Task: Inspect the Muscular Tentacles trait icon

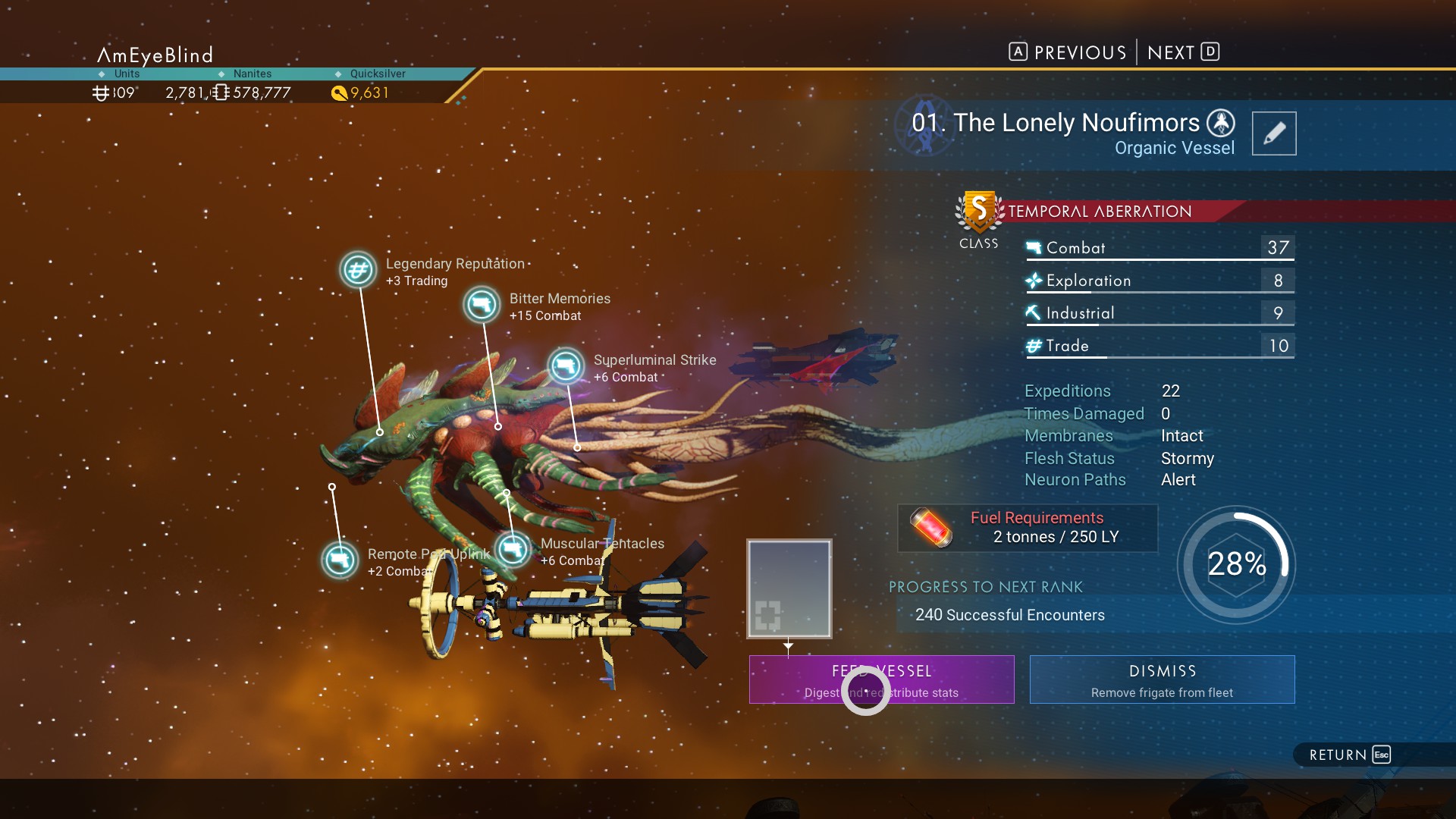Action: pos(513,549)
